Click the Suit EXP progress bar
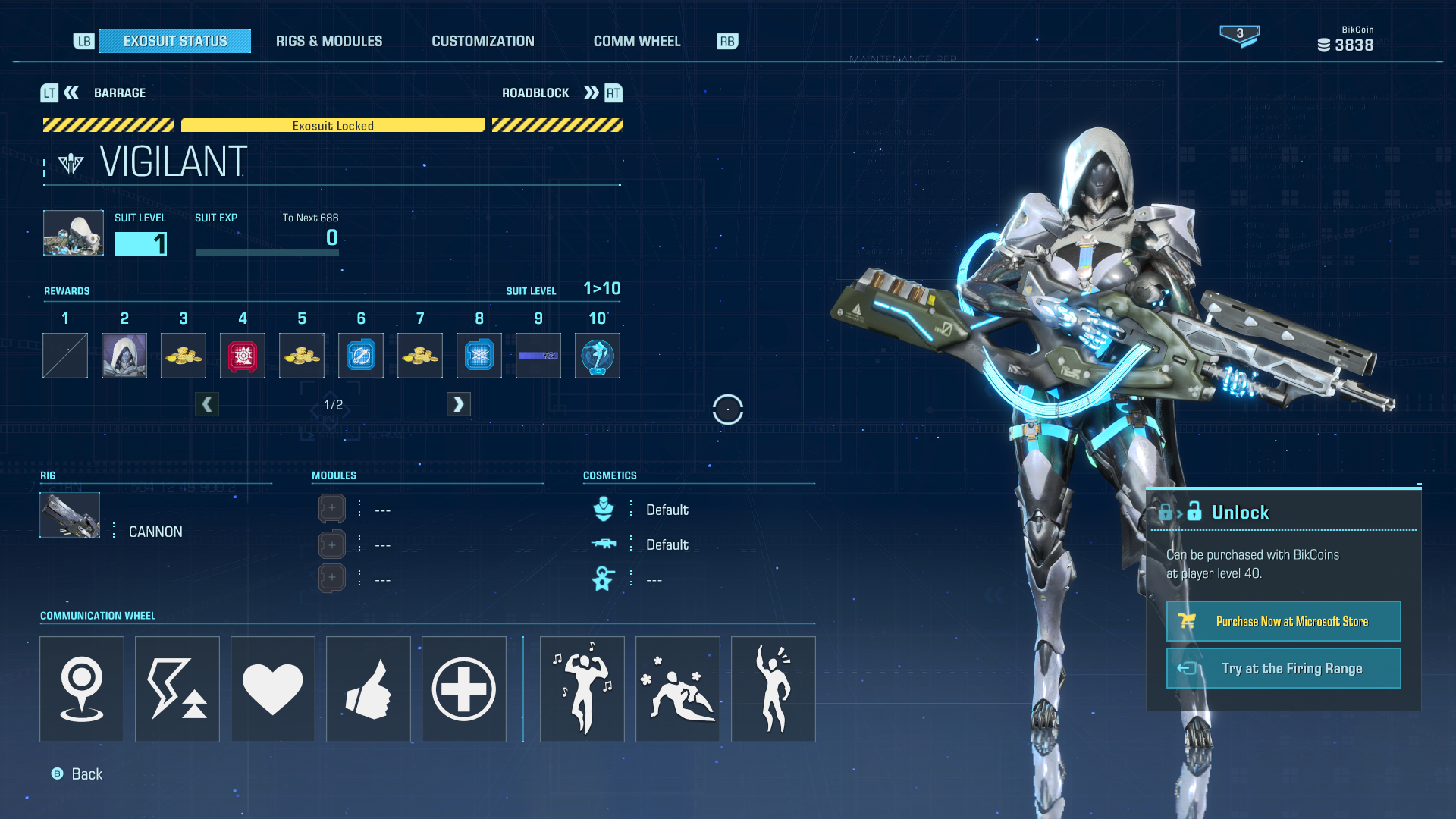Image resolution: width=1456 pixels, height=819 pixels. coord(267,252)
